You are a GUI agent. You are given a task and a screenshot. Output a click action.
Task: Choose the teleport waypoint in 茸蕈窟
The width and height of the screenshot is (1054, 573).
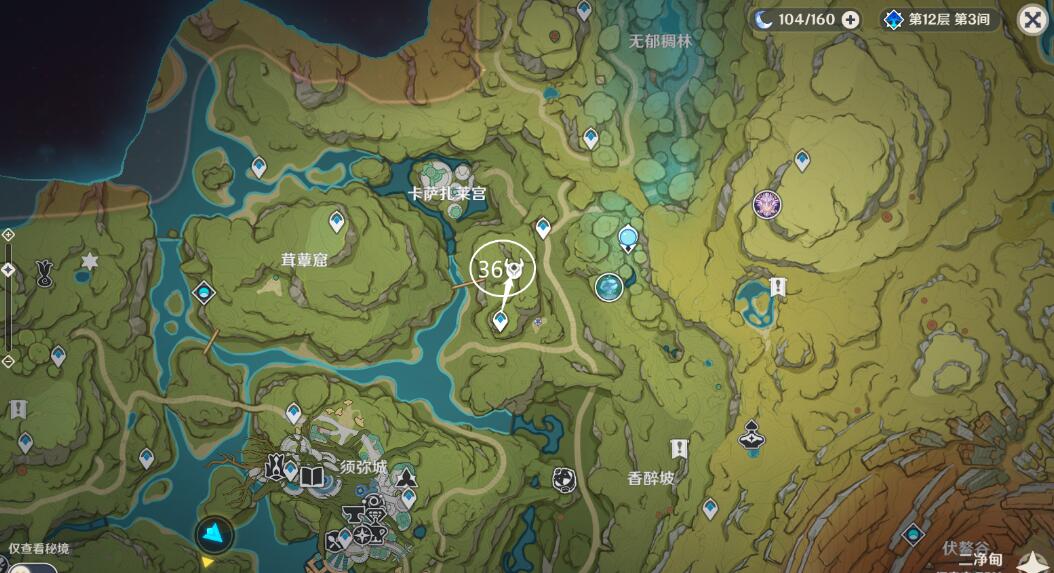(337, 220)
